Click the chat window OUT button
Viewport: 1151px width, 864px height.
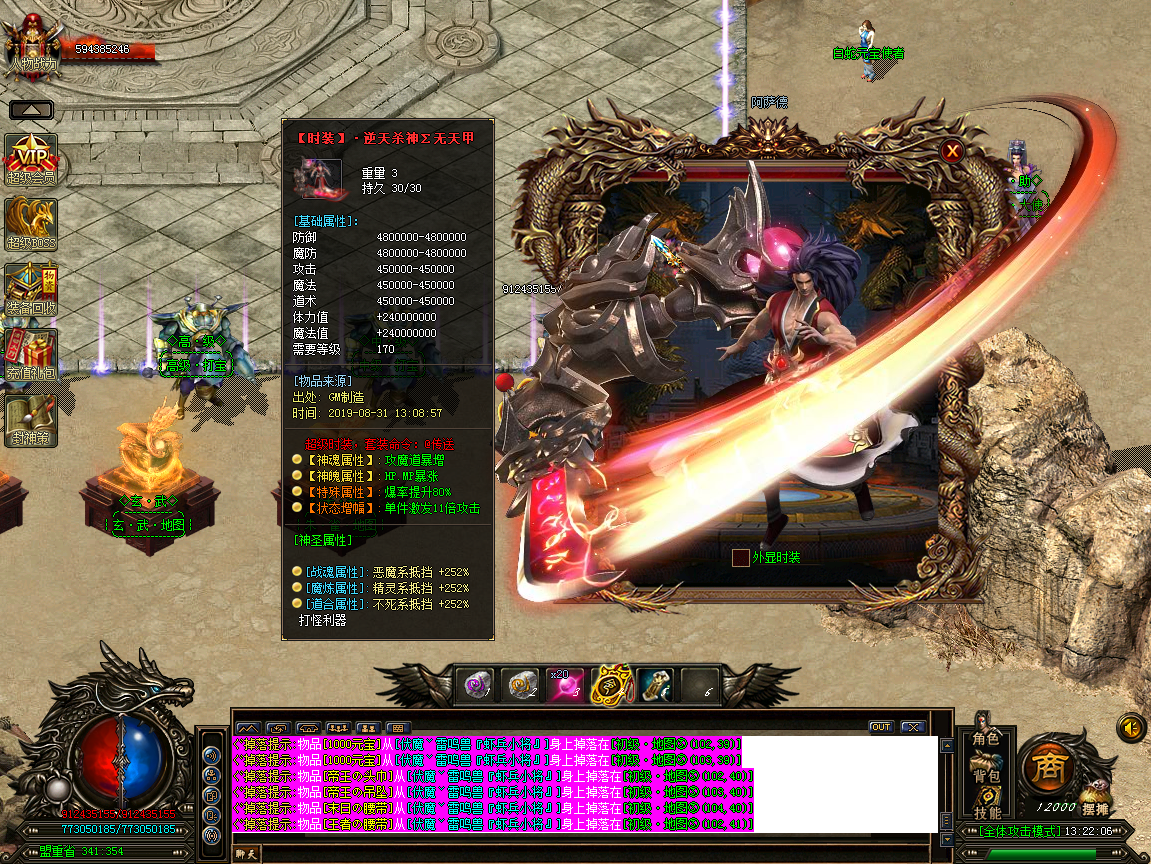pyautogui.click(x=880, y=727)
